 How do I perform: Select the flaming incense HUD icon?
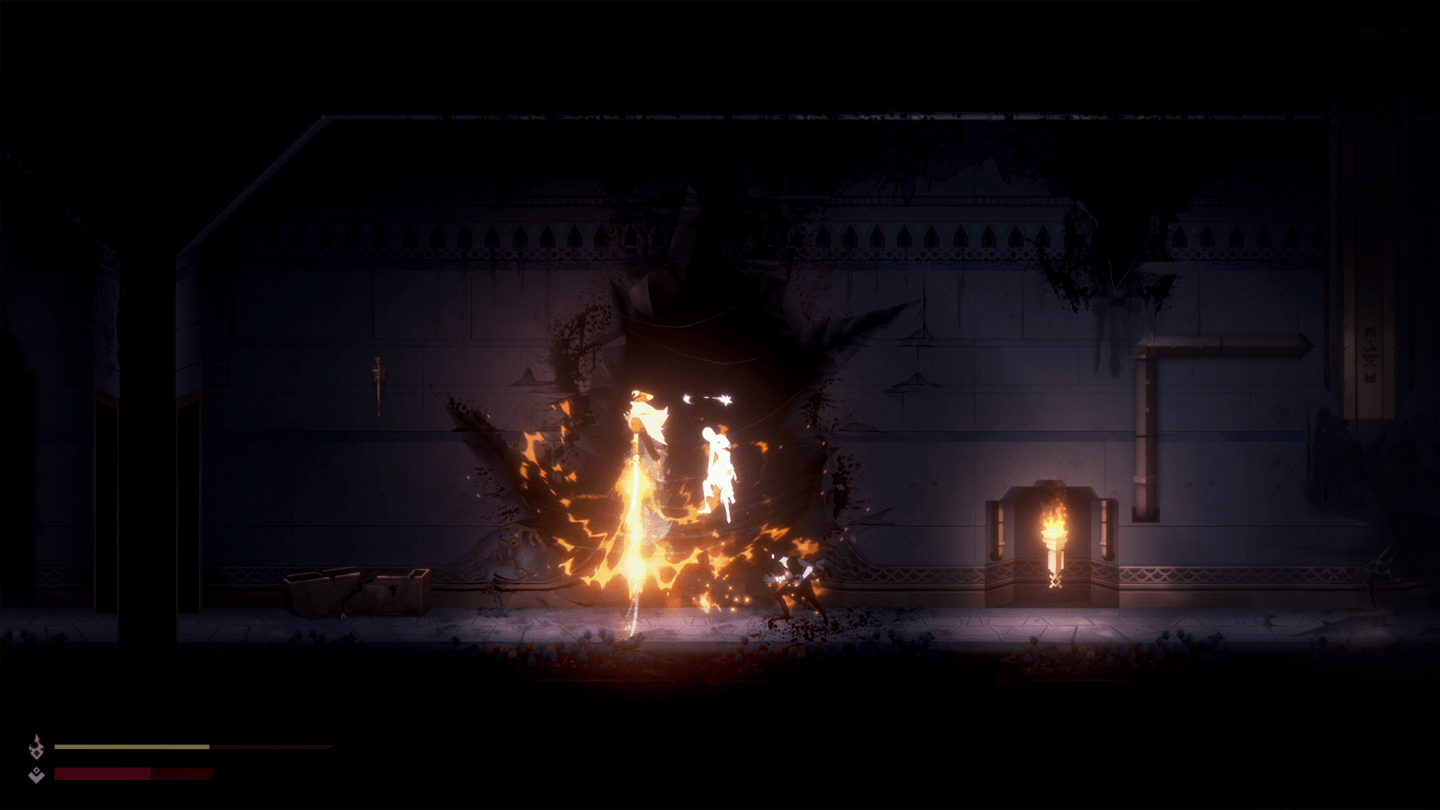pyautogui.click(x=37, y=744)
